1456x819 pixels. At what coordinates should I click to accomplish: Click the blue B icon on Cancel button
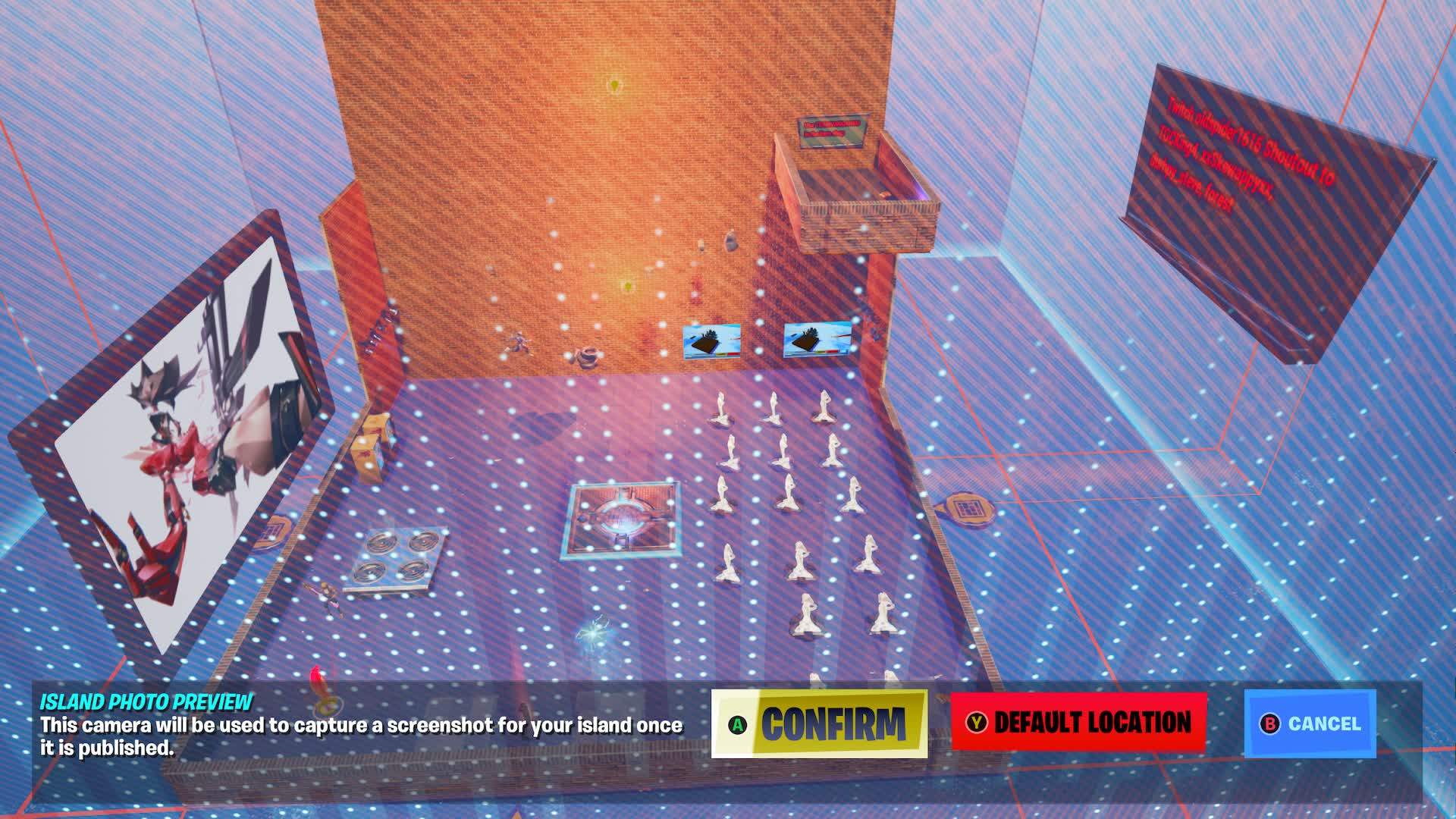pos(1271,724)
